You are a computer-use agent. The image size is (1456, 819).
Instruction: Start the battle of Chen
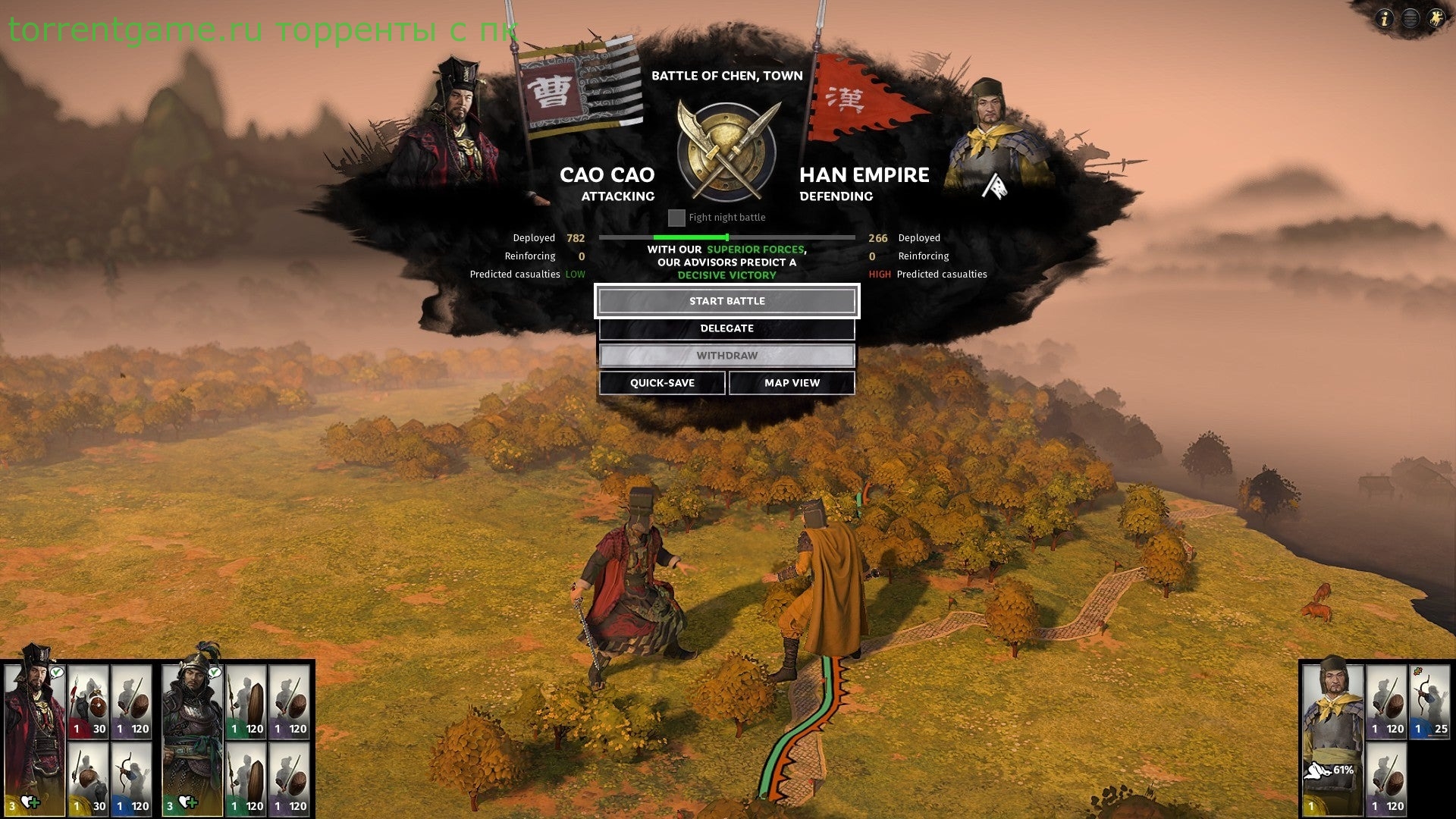click(x=726, y=301)
